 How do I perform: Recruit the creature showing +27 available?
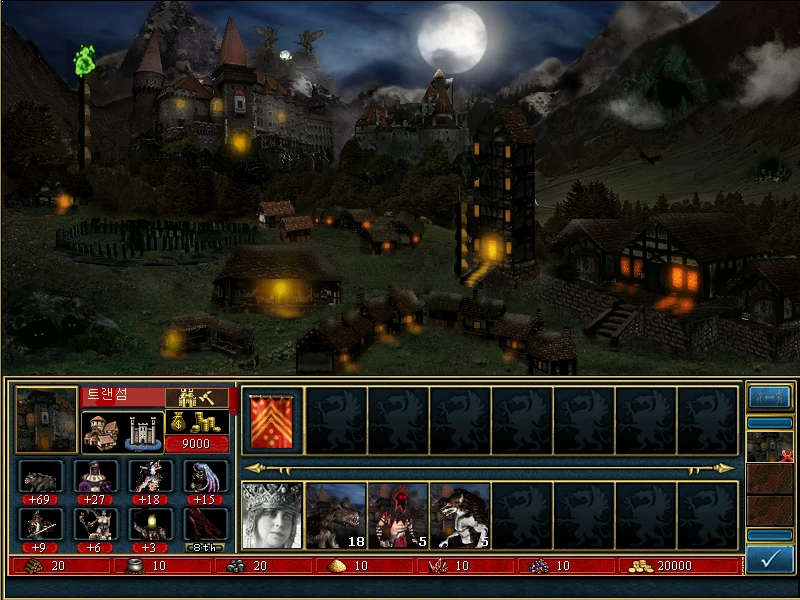click(95, 476)
